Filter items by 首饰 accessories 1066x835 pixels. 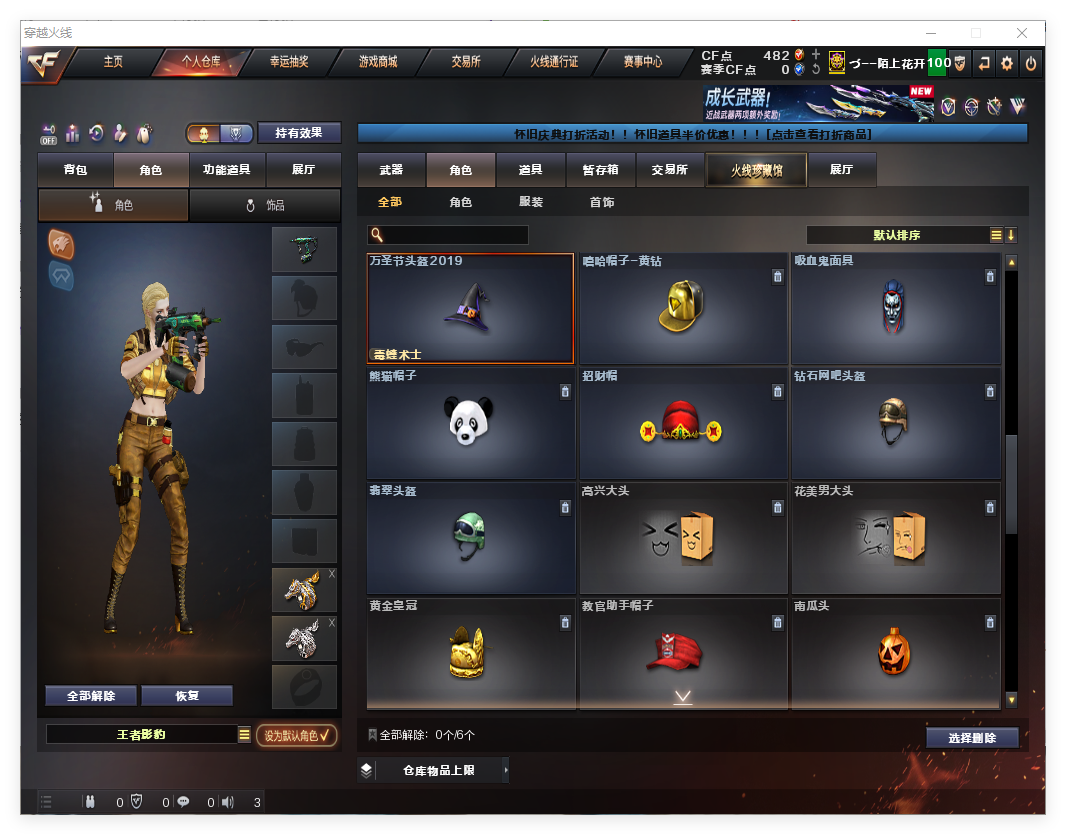602,202
